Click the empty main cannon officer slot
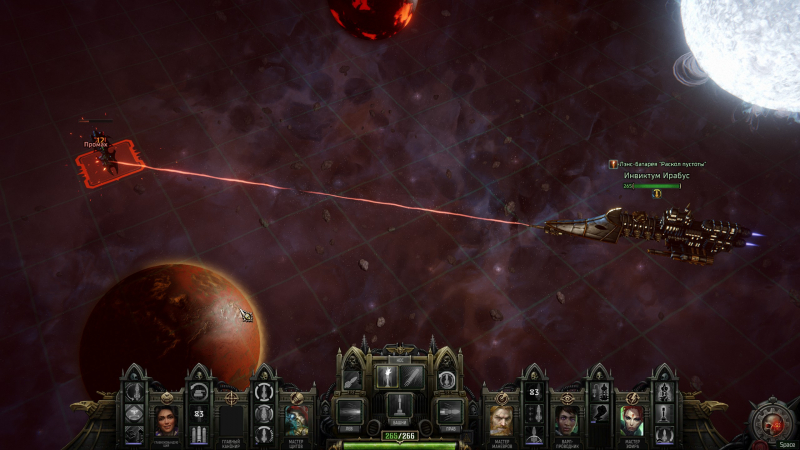This screenshot has width=800, height=450. click(232, 418)
